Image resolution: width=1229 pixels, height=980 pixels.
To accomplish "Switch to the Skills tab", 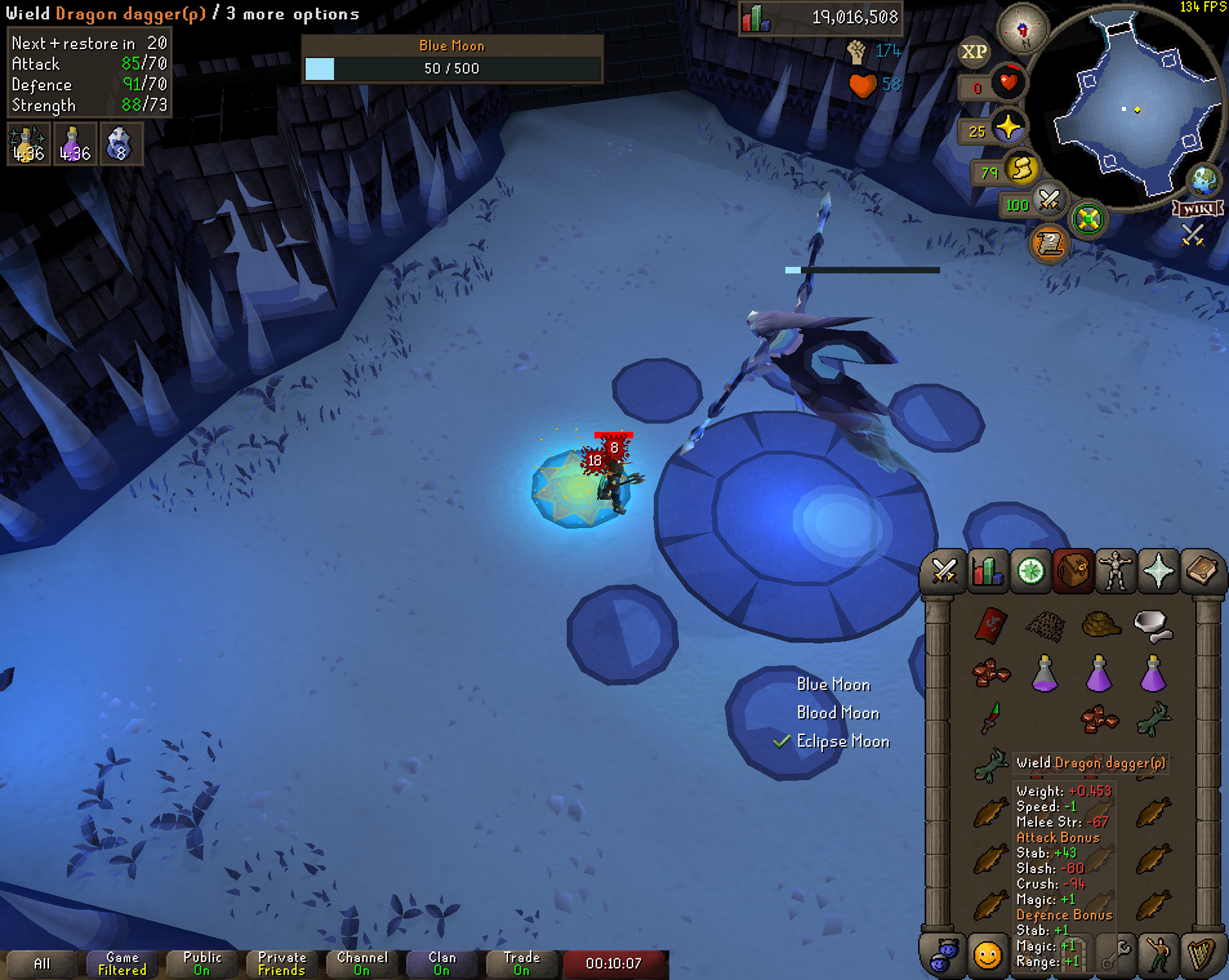I will coord(987,571).
